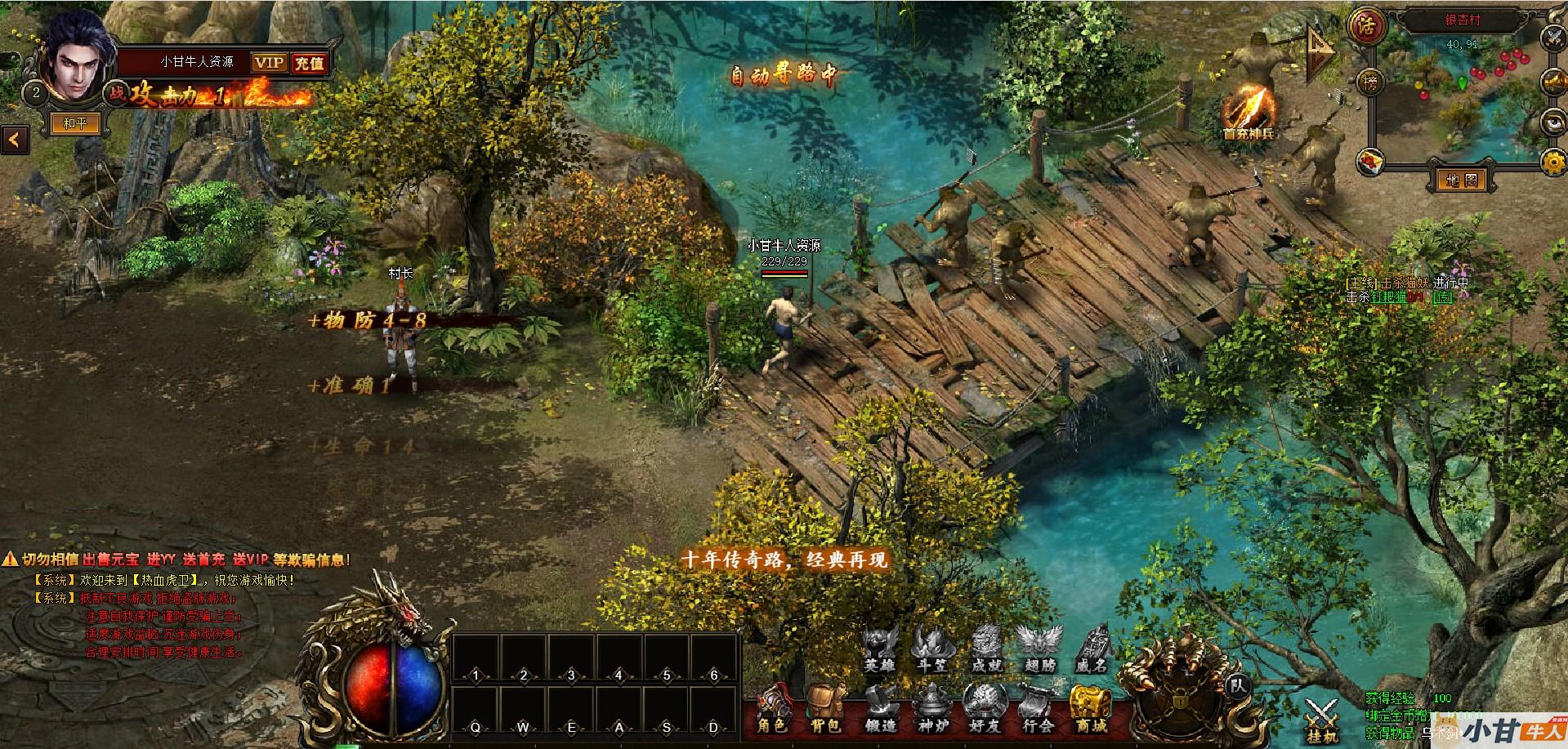Viewport: 1568px width, 749px height.
Task: Open the 地图 map button
Action: pos(1461,180)
